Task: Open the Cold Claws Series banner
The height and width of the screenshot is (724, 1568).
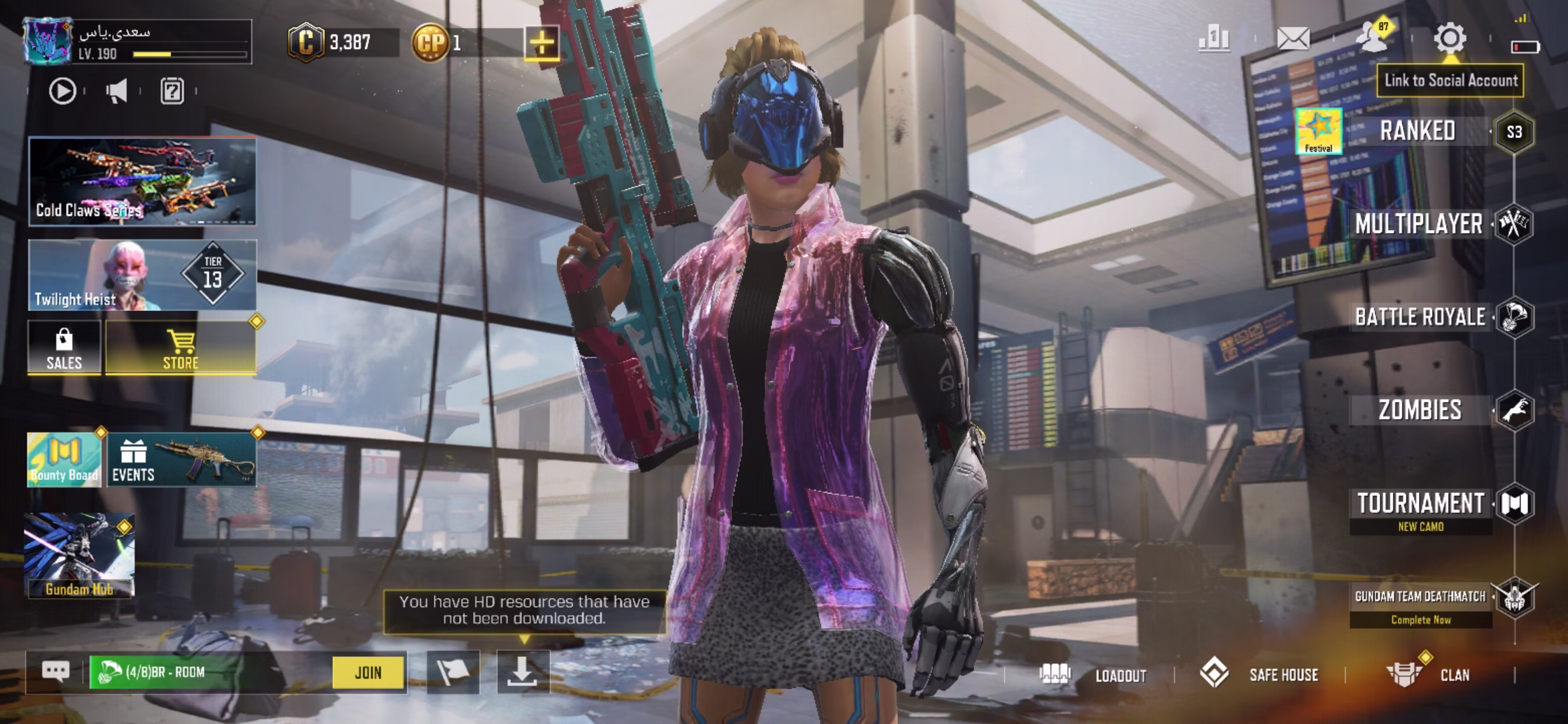Action: (142, 182)
